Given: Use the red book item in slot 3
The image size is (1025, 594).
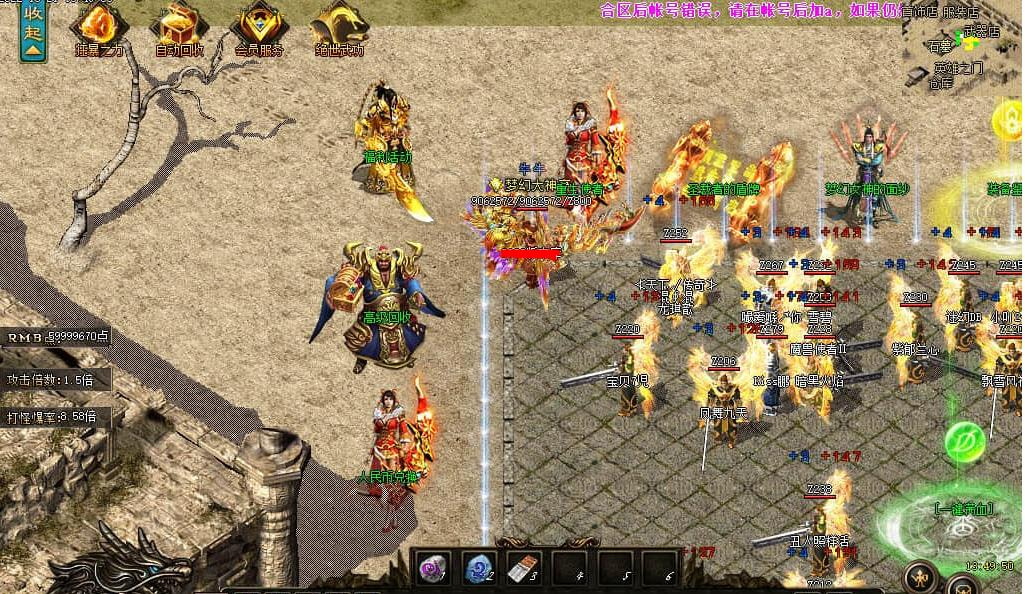Looking at the screenshot, I should tap(523, 570).
